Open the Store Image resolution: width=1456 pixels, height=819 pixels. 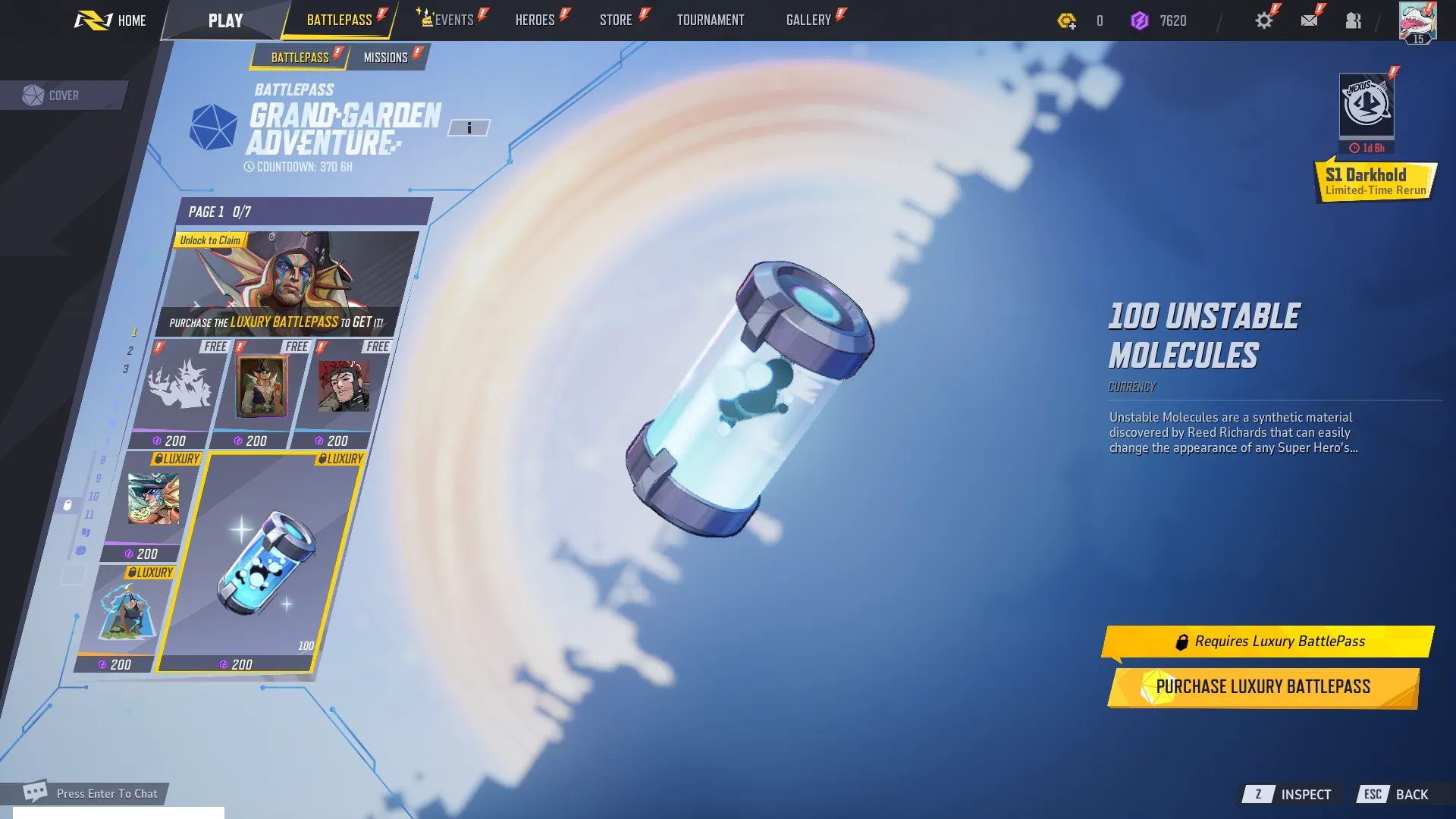(x=616, y=20)
